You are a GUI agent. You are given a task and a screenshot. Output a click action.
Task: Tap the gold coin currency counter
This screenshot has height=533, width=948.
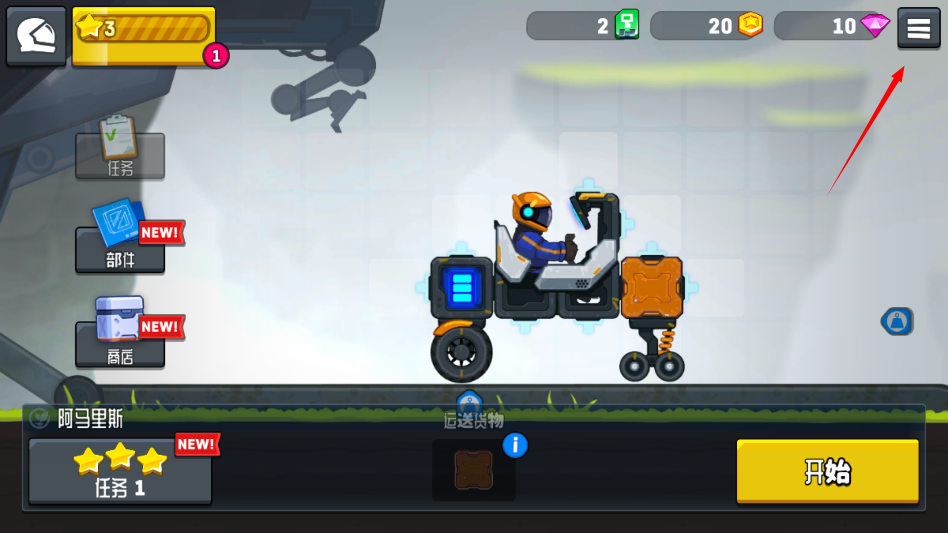708,26
